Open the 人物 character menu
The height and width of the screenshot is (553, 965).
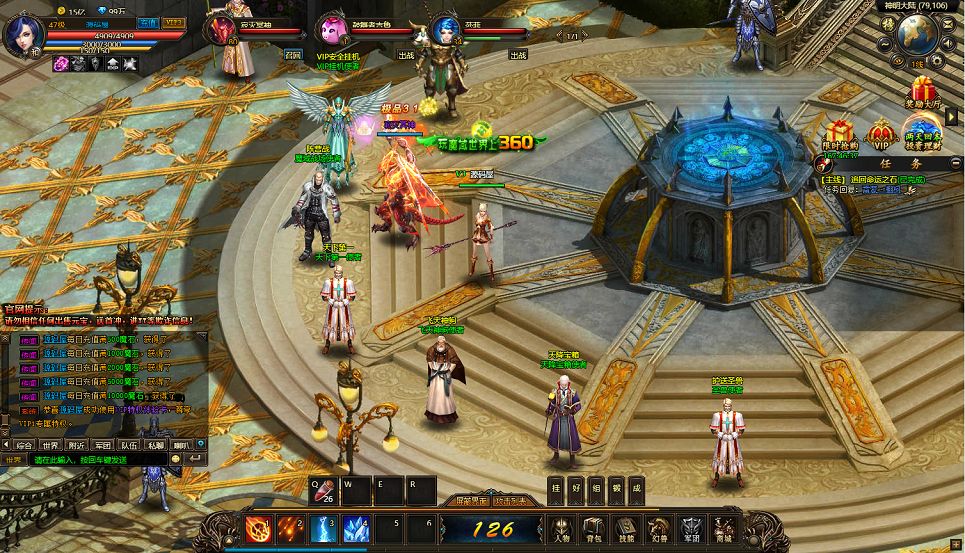(x=562, y=528)
